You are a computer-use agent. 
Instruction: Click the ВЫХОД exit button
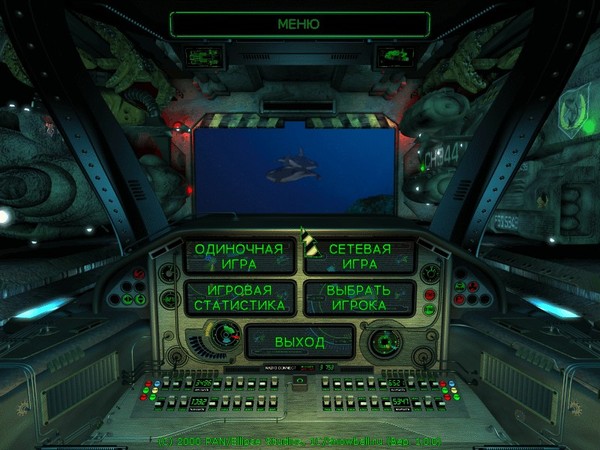pyautogui.click(x=300, y=341)
